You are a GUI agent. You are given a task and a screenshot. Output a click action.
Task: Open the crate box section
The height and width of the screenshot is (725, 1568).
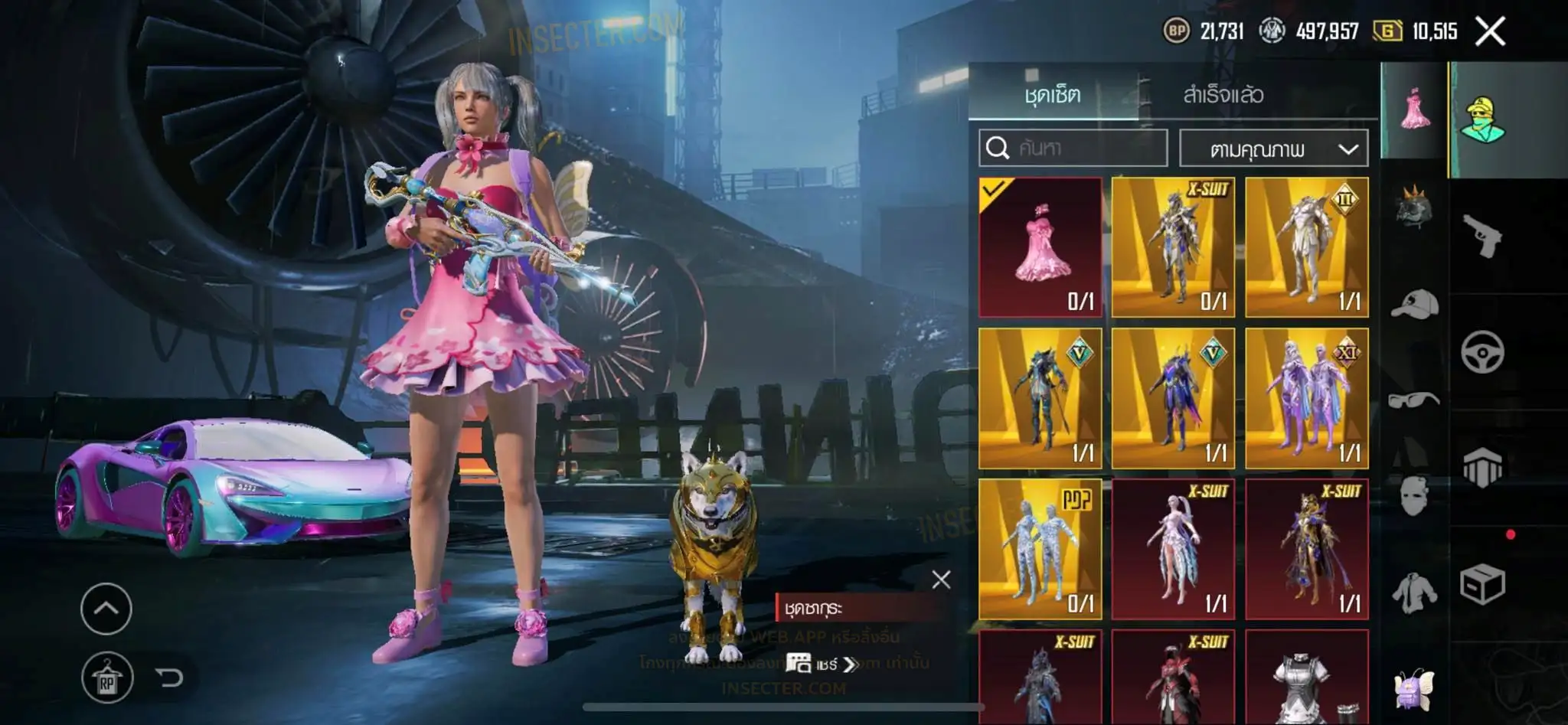pos(1482,585)
